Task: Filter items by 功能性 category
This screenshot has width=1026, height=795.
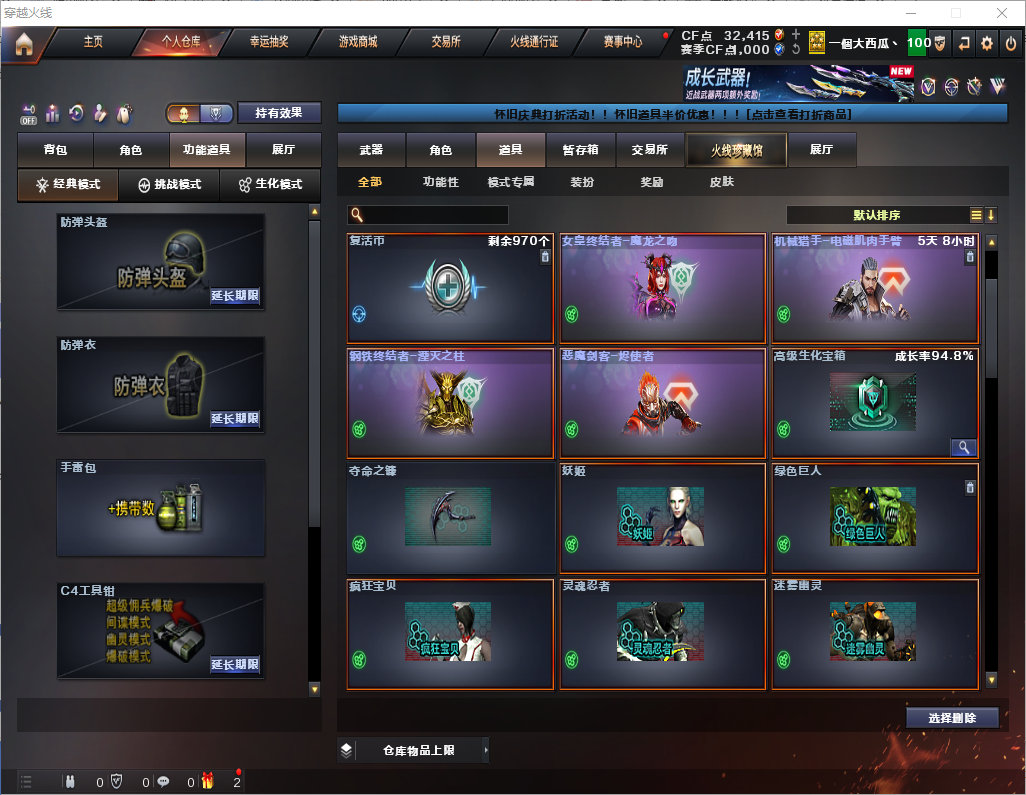Action: [x=440, y=182]
